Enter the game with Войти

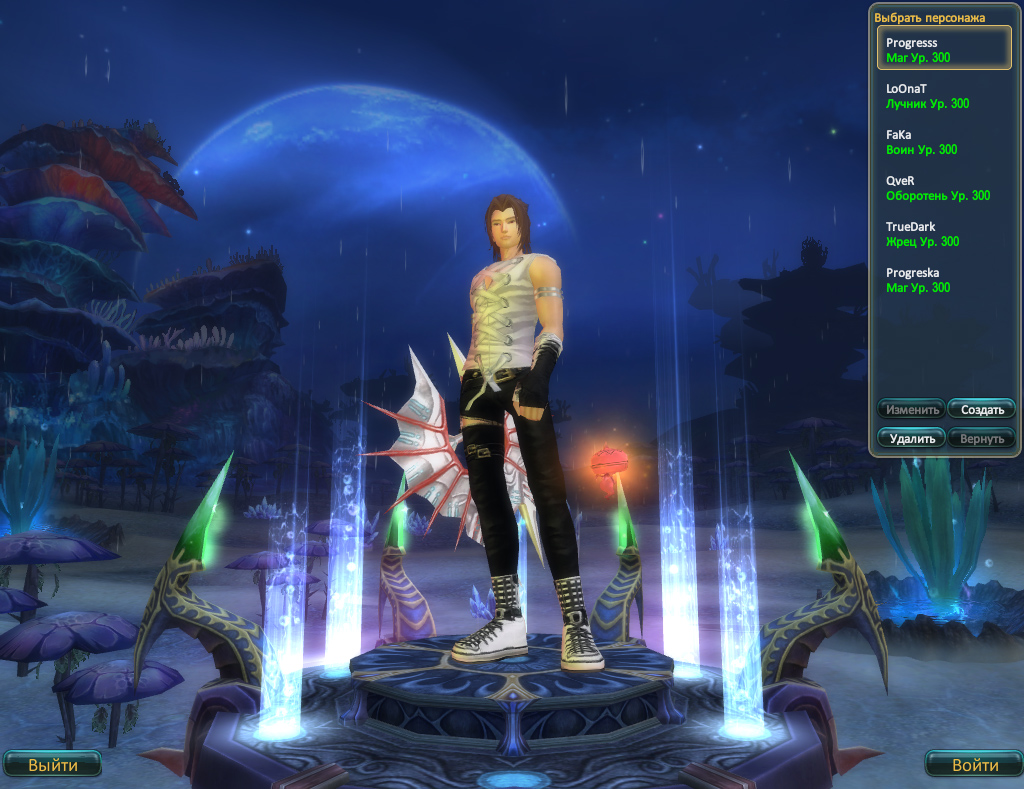[x=974, y=765]
